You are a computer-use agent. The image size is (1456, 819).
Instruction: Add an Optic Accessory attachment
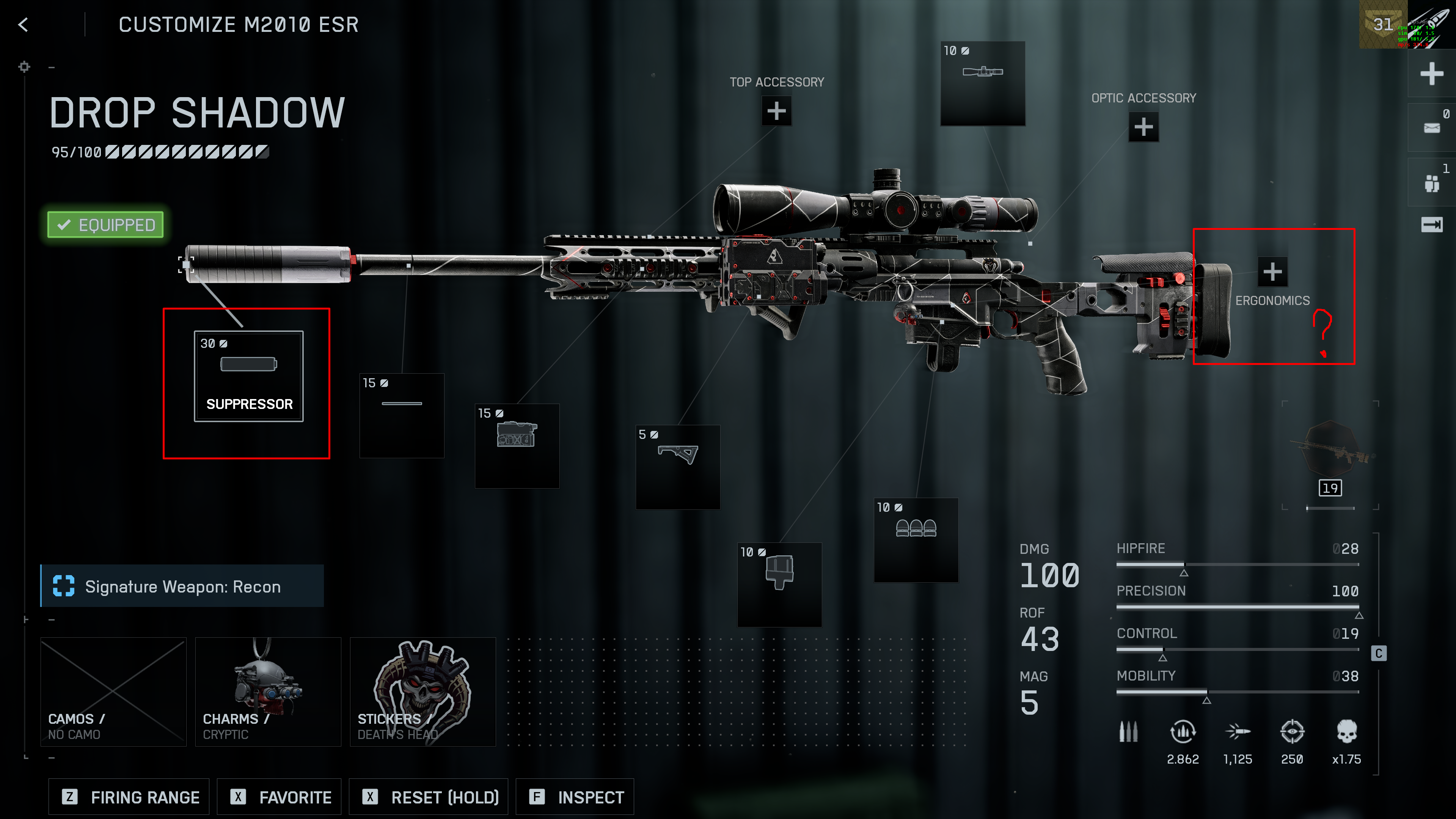[x=1143, y=127]
